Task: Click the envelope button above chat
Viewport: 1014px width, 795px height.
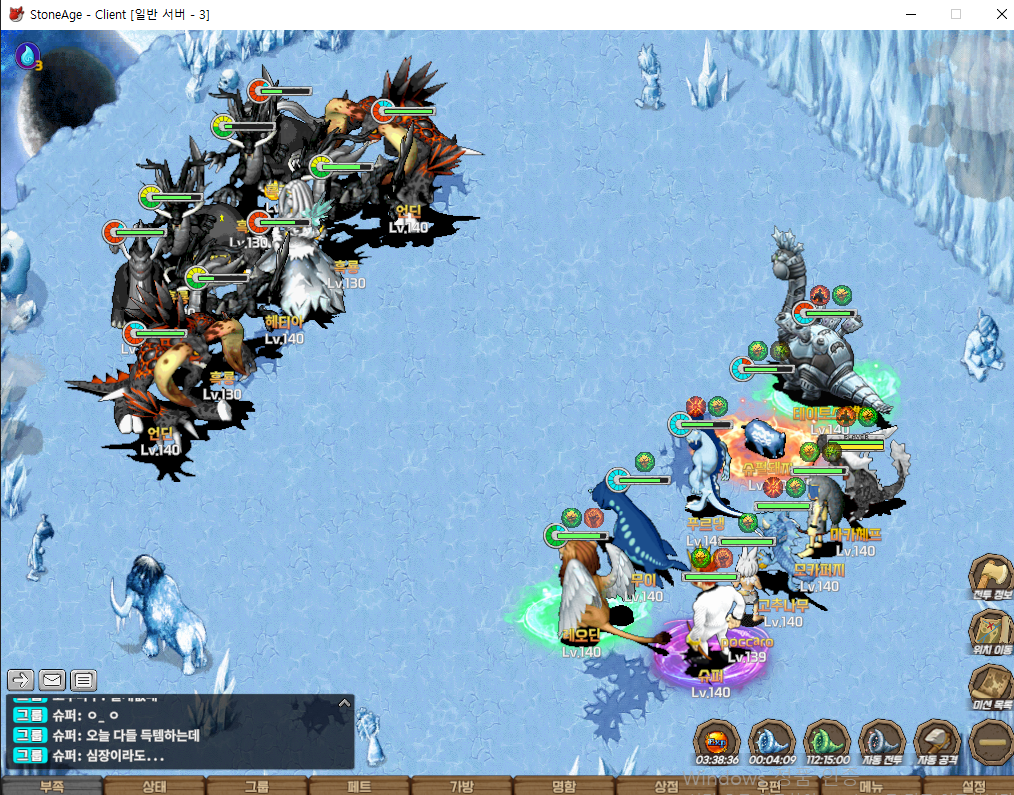Action: pyautogui.click(x=52, y=680)
